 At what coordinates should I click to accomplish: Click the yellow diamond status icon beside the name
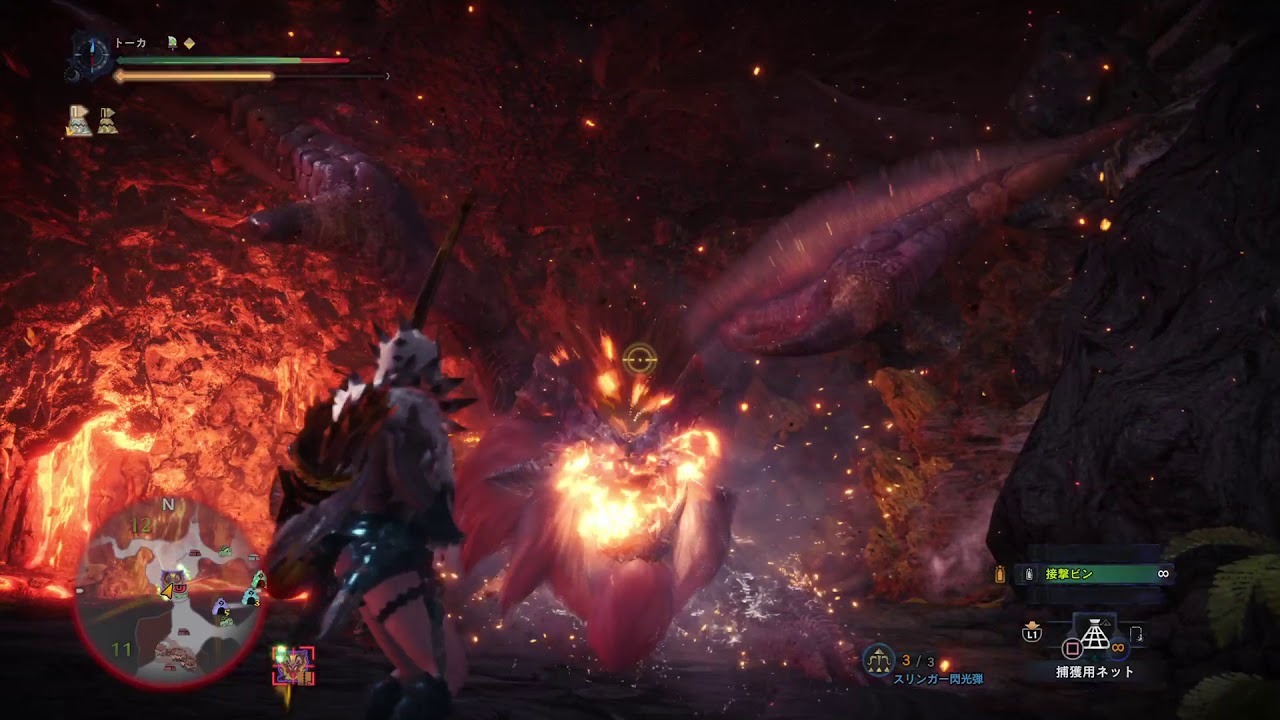[x=189, y=43]
